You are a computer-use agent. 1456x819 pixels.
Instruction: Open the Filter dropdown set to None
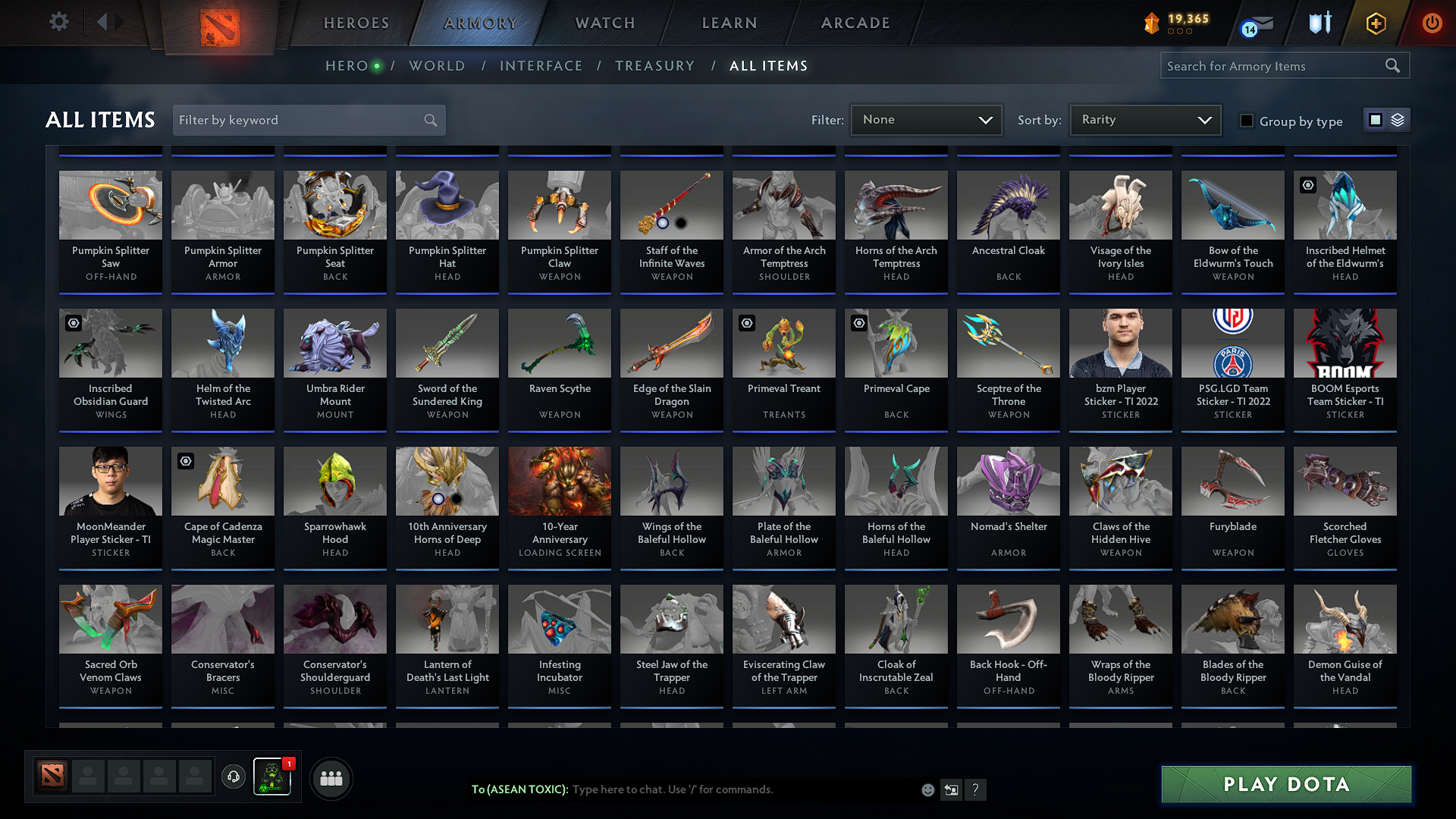pos(925,120)
